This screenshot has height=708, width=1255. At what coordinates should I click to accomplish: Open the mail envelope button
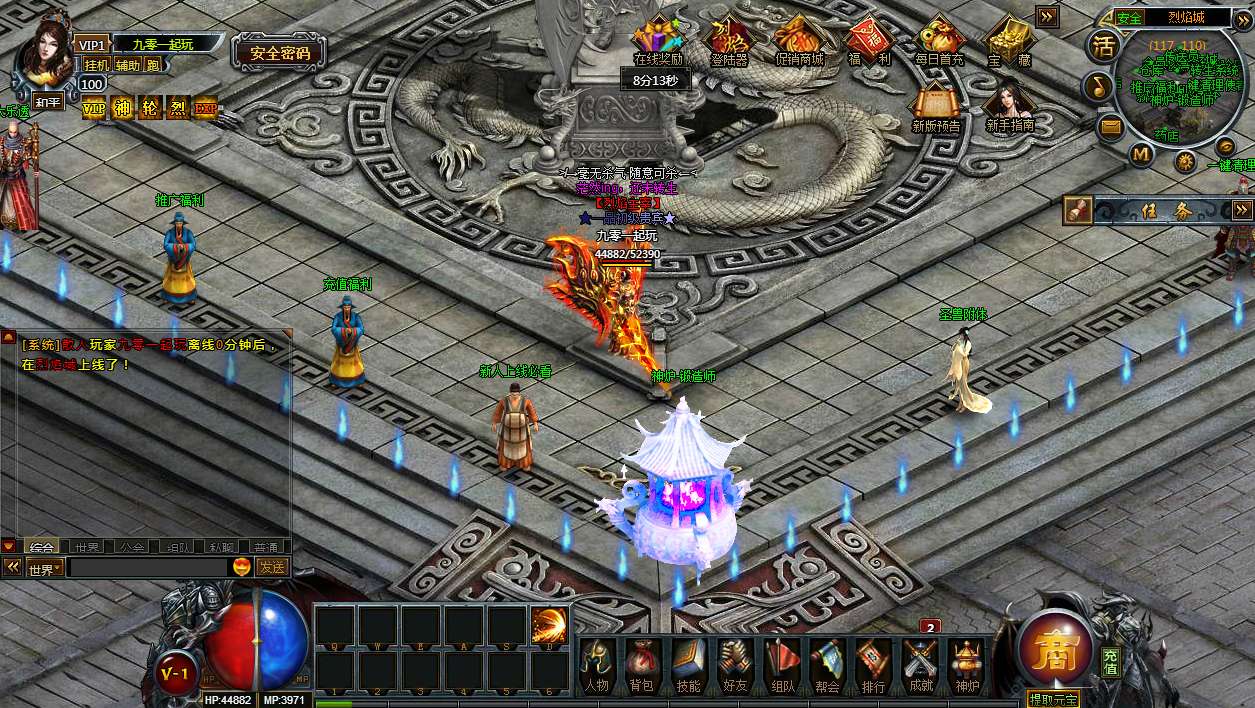click(1110, 127)
